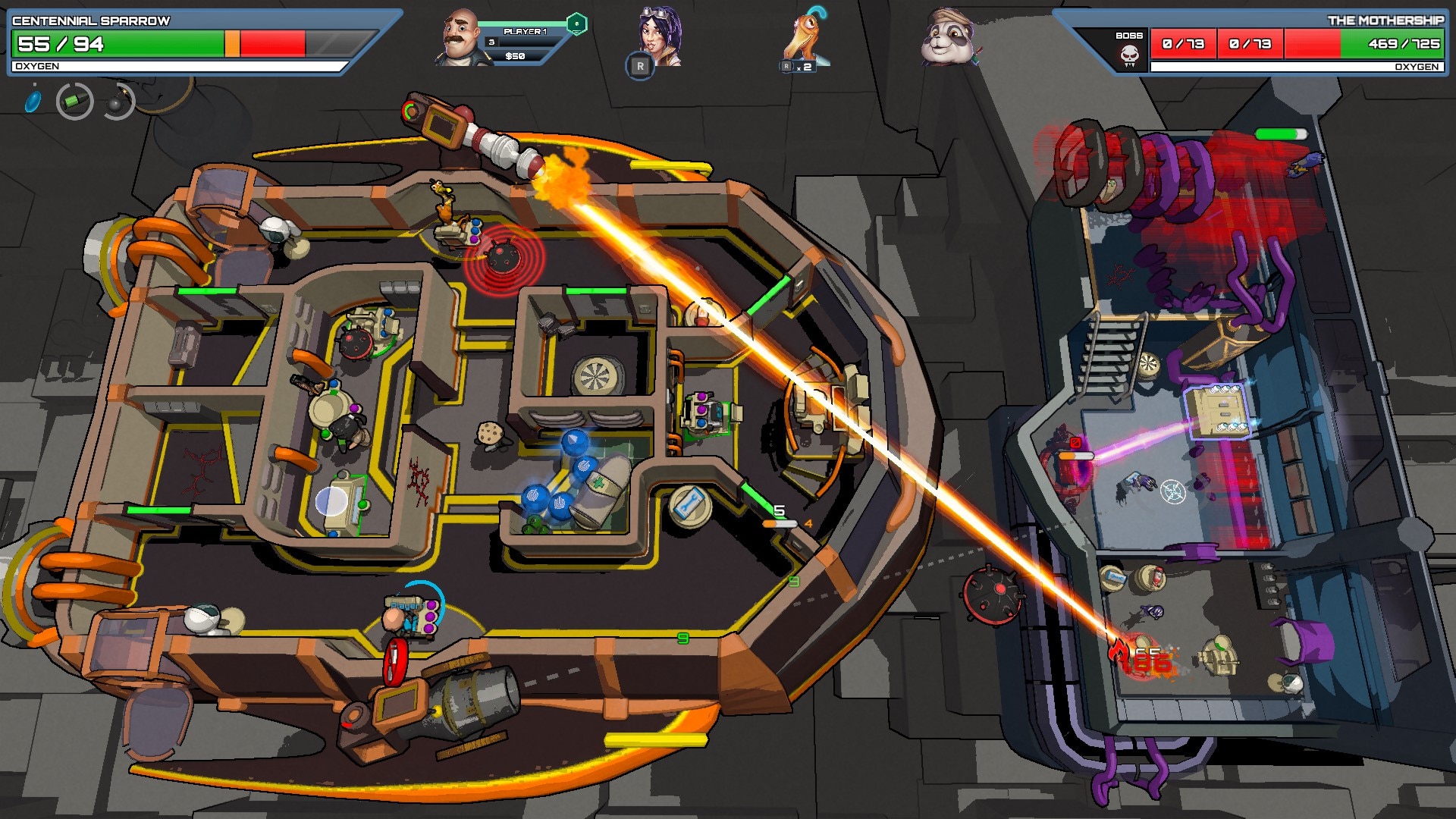Click the blue crystal resource icon
Viewport: 1456px width, 819px height.
tap(33, 101)
